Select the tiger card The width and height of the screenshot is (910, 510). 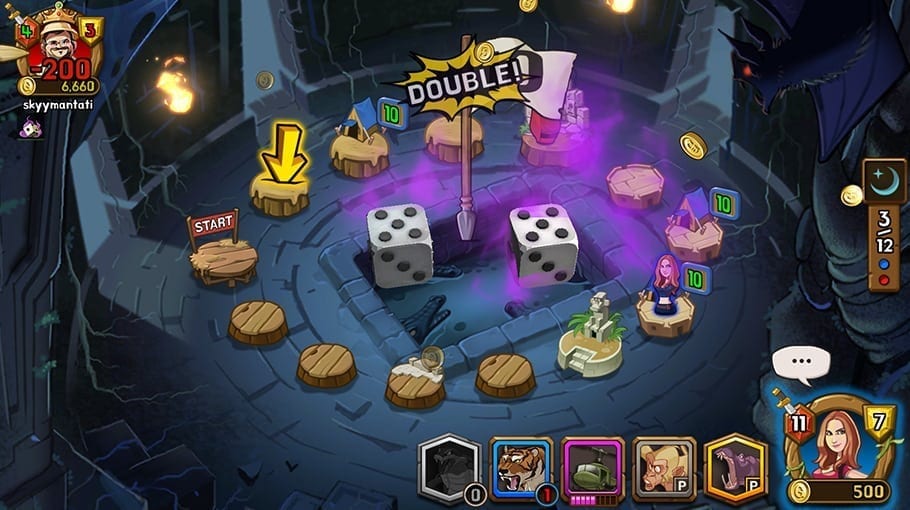[x=520, y=468]
